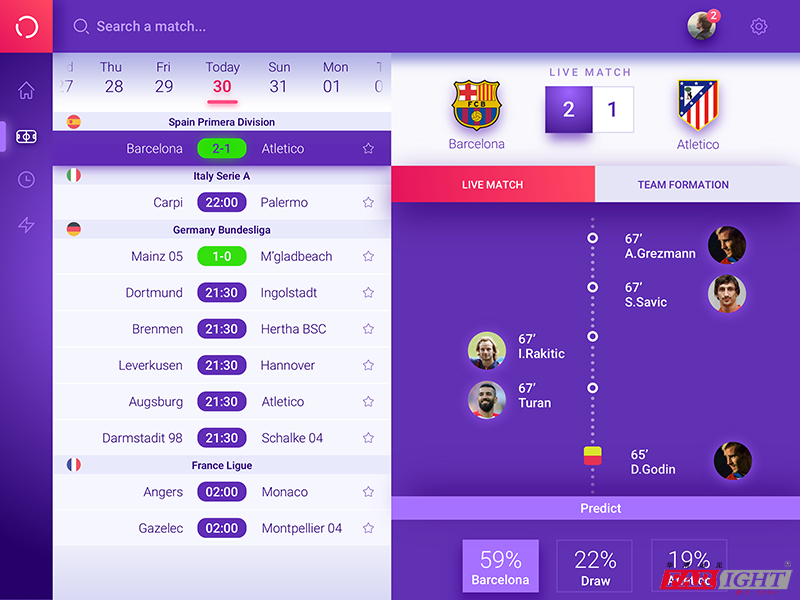800x600 pixels.
Task: Open the Leverkusen vs Hannover match
Action: [x=221, y=365]
